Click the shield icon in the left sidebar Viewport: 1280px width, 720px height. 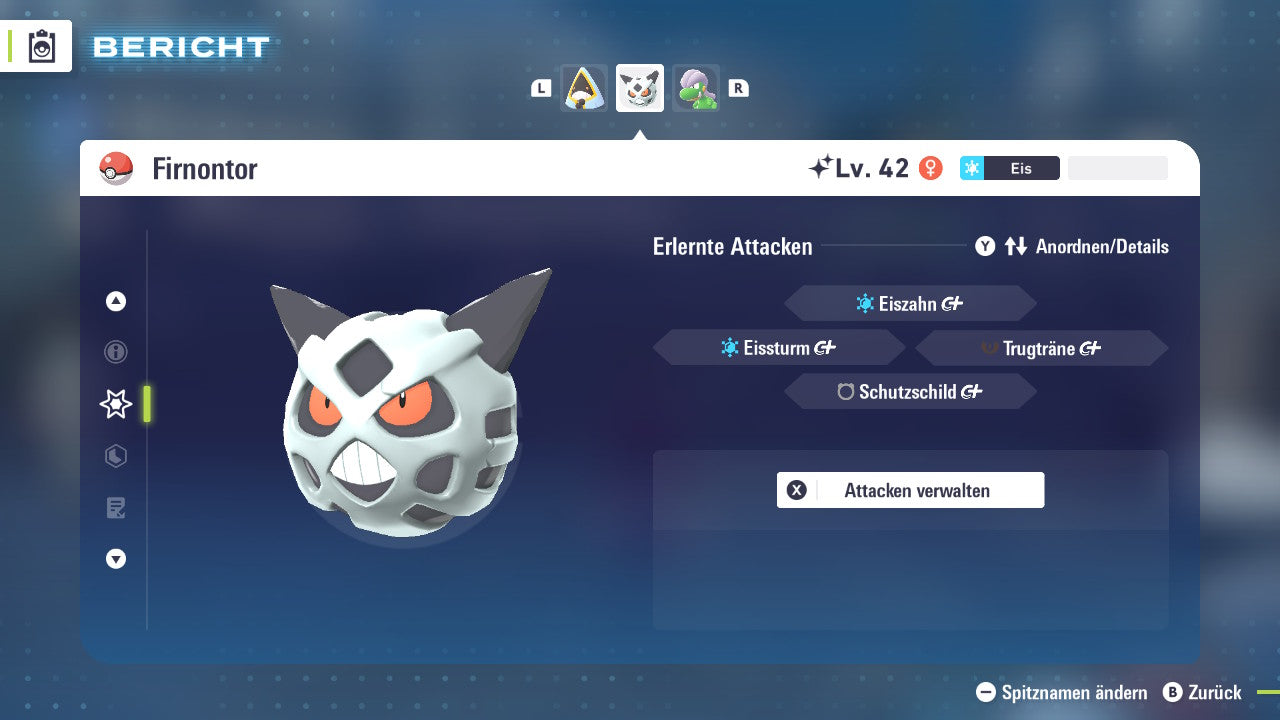115,456
